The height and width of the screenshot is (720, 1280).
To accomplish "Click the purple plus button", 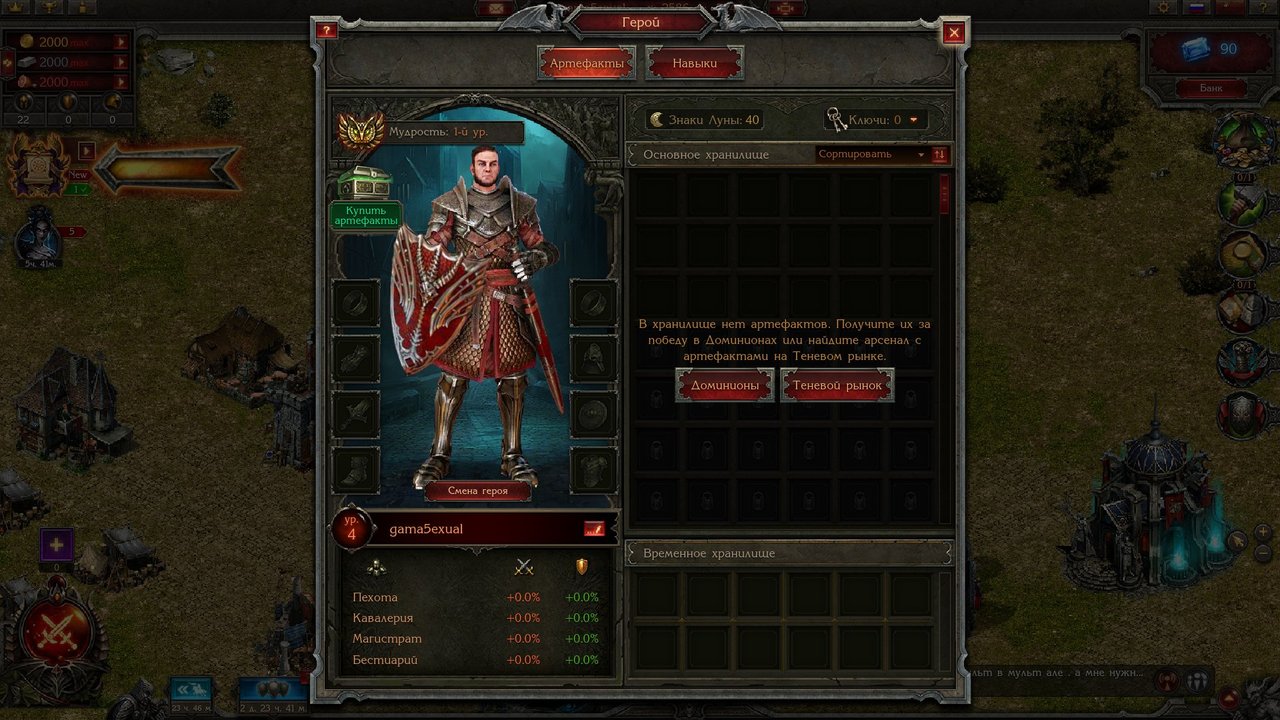I will [x=57, y=545].
